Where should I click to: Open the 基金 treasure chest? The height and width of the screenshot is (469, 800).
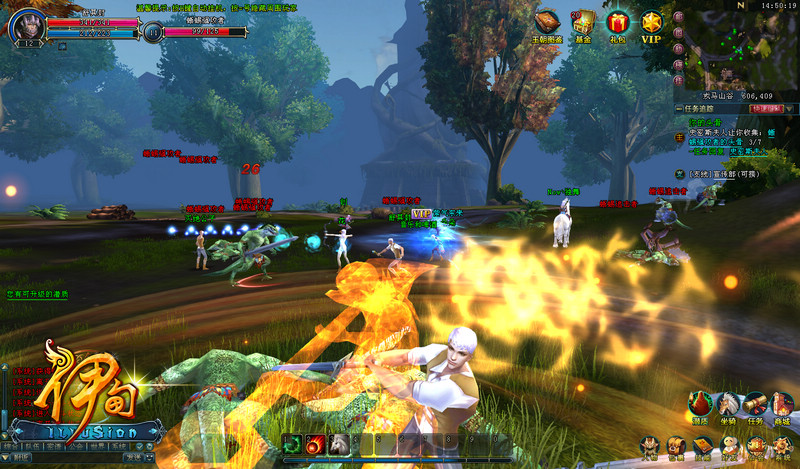(583, 23)
